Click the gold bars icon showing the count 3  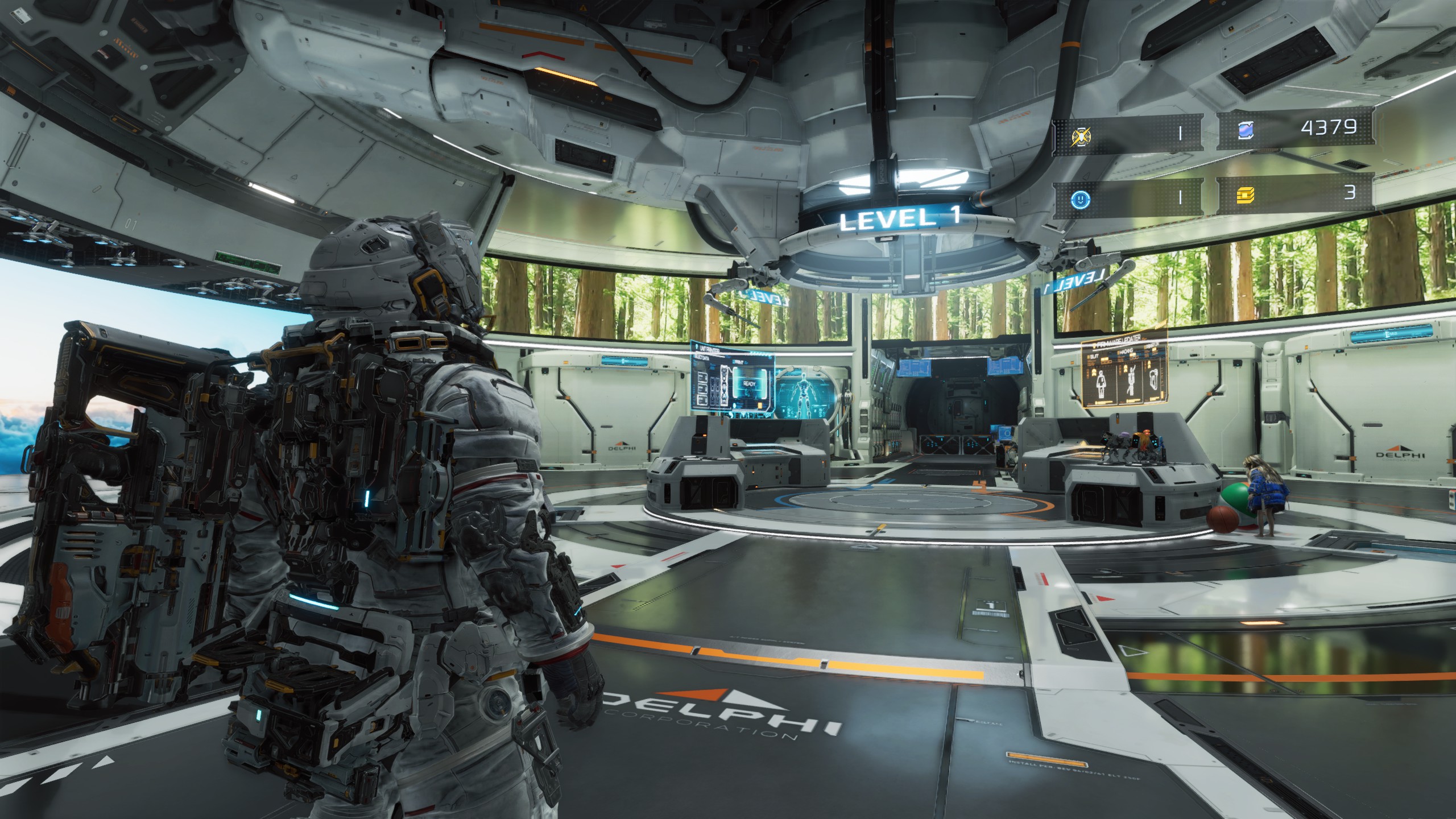(x=1246, y=195)
